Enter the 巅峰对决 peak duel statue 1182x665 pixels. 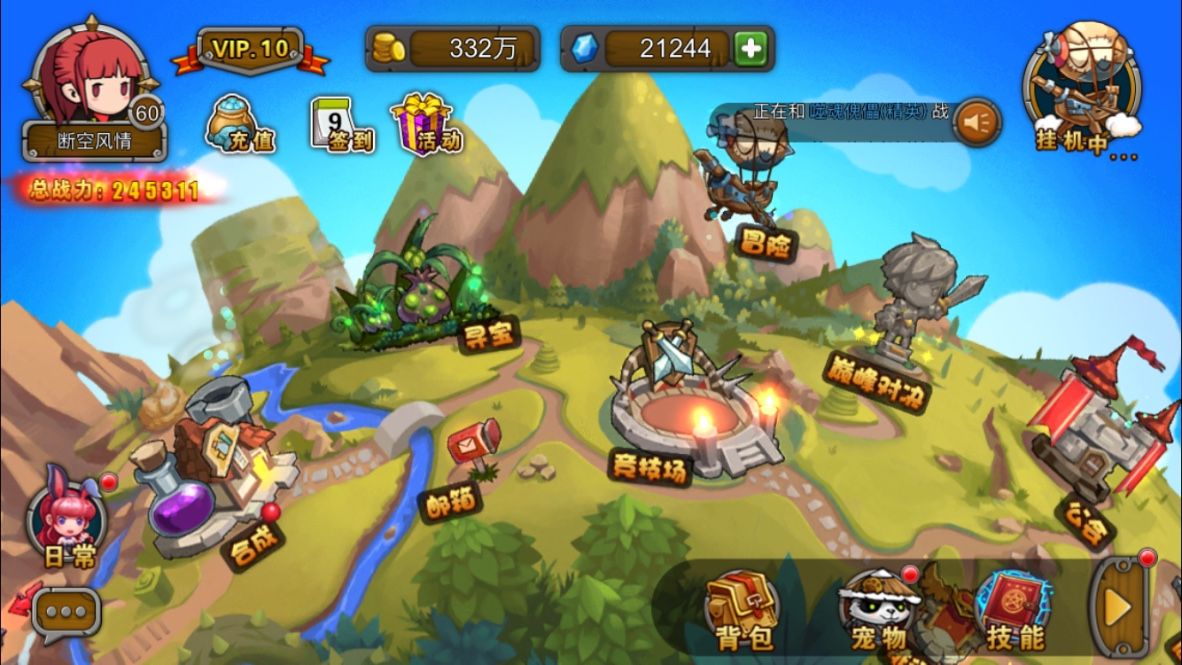click(x=905, y=300)
